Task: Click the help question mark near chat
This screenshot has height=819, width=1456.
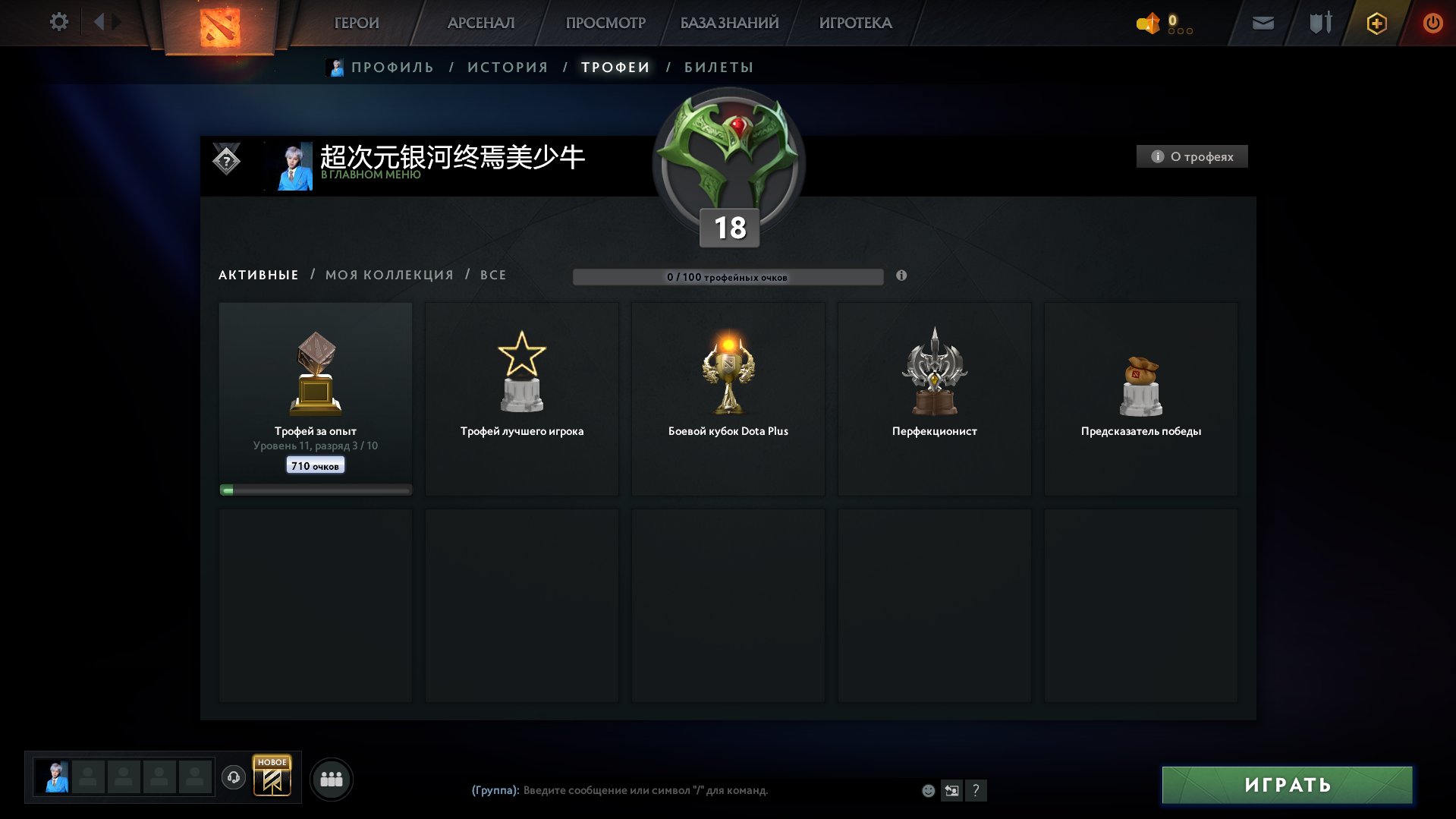Action: pos(976,791)
